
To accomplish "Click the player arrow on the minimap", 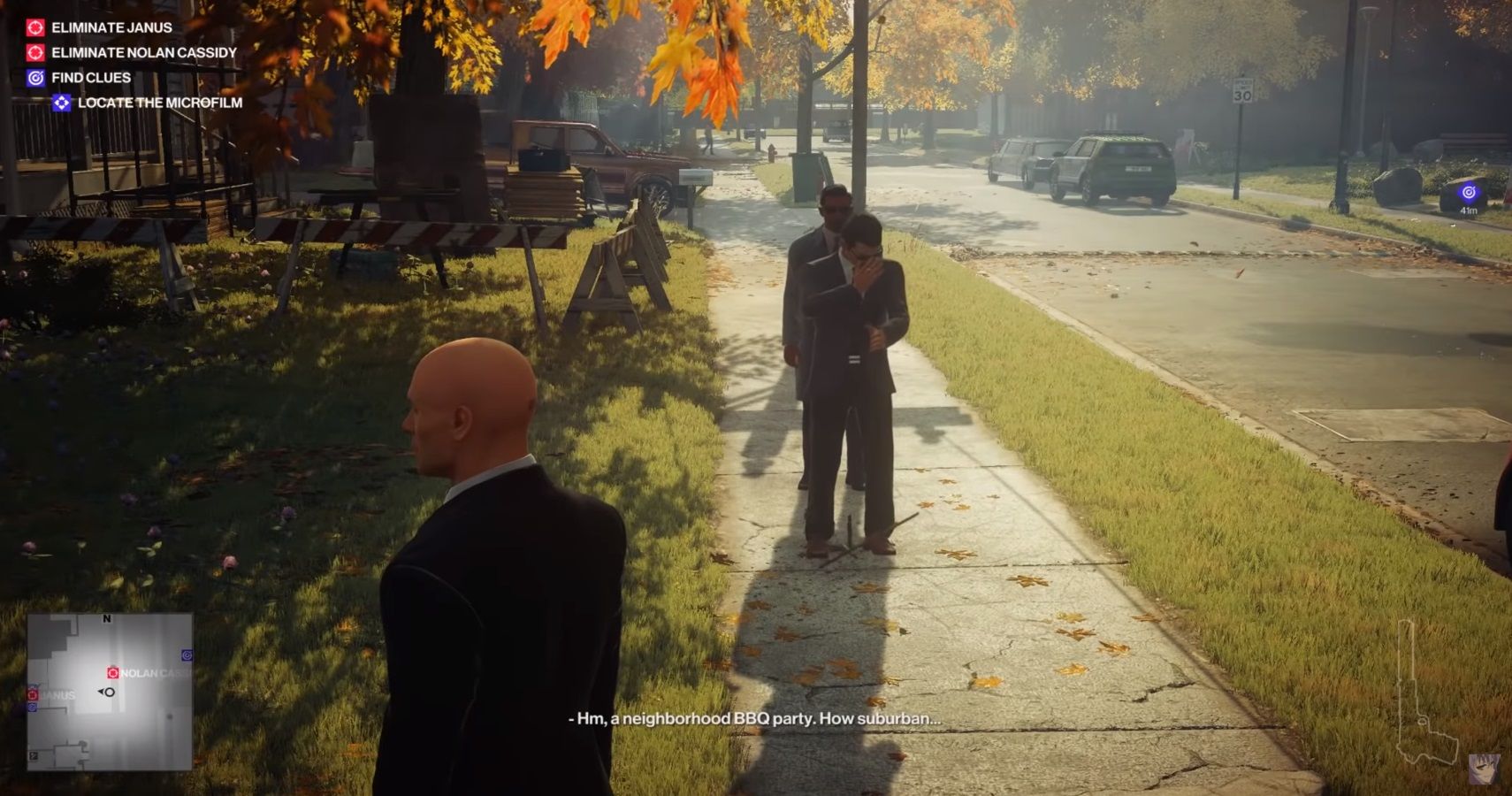I will [x=106, y=692].
